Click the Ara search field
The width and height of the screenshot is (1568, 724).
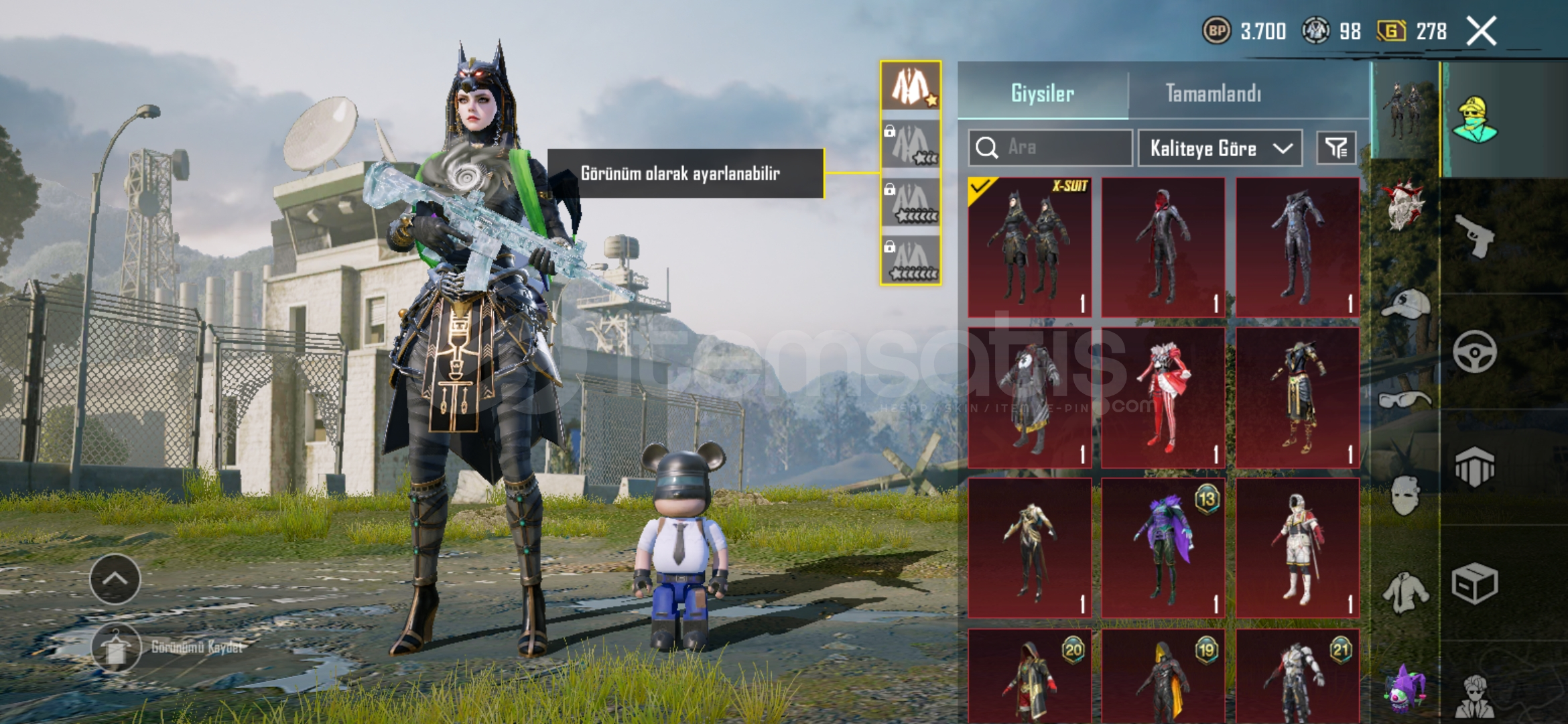pyautogui.click(x=1050, y=147)
